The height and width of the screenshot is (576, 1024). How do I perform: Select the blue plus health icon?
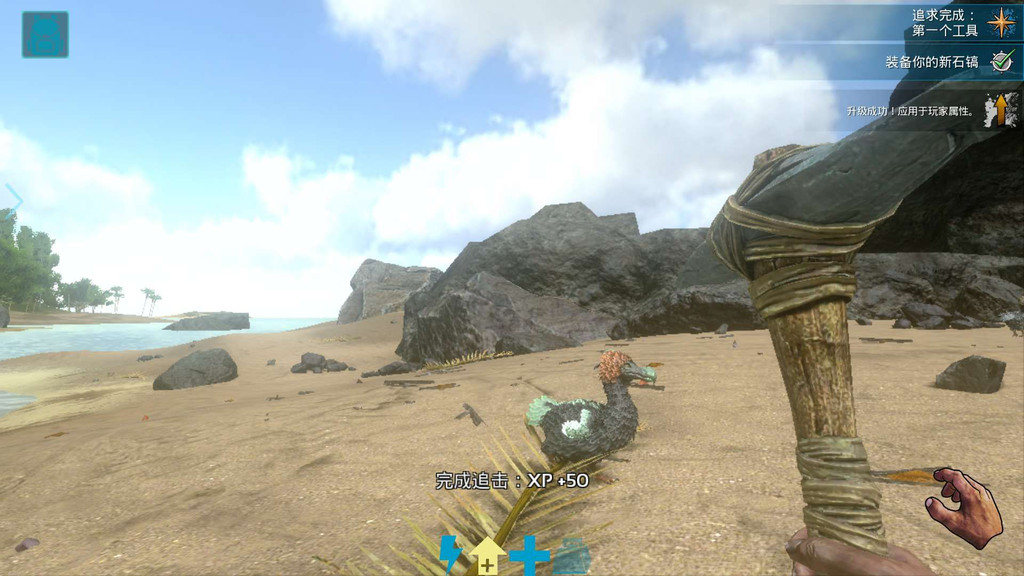(x=529, y=555)
